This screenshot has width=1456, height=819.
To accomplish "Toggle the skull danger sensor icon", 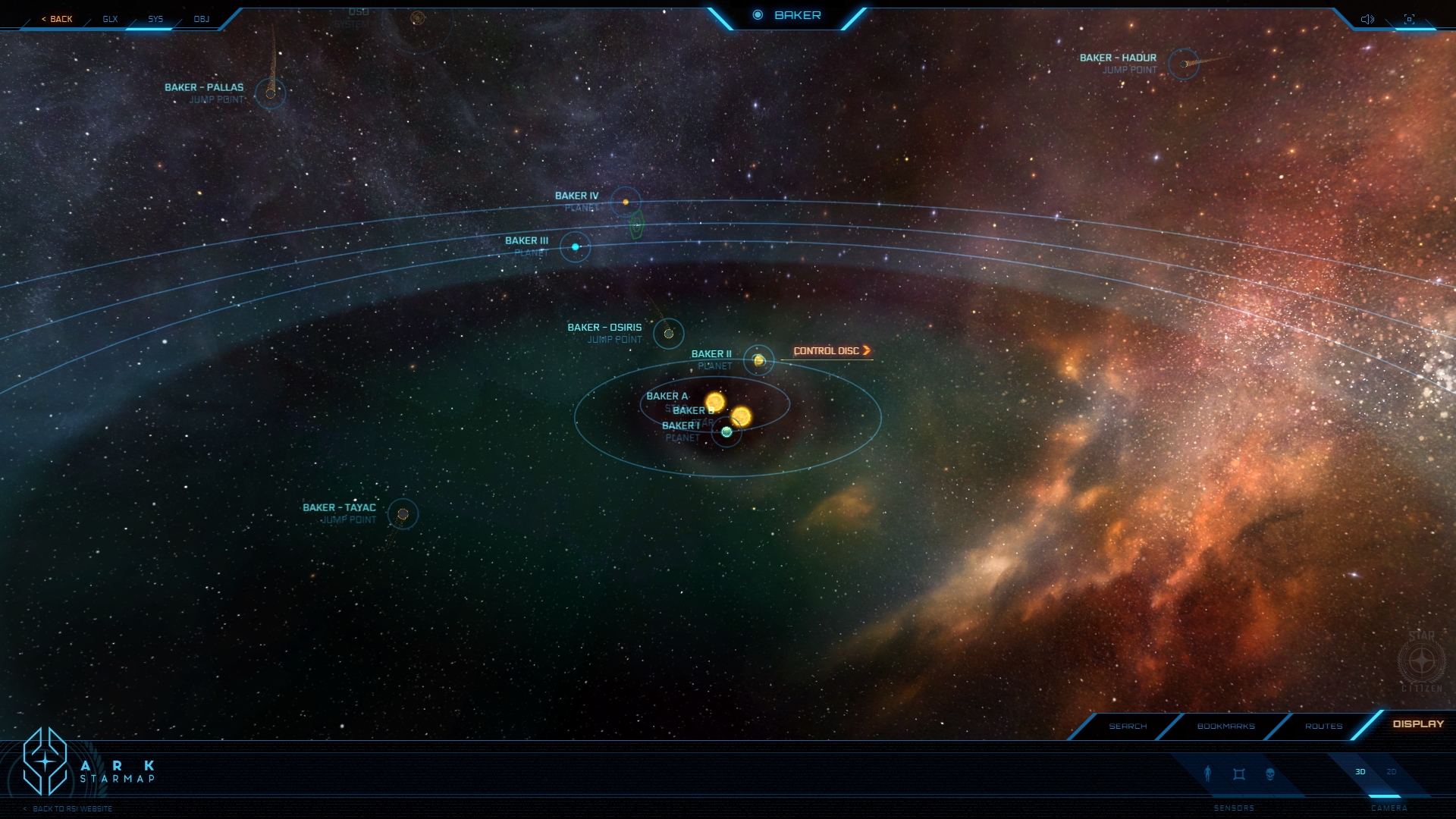I will (1270, 774).
